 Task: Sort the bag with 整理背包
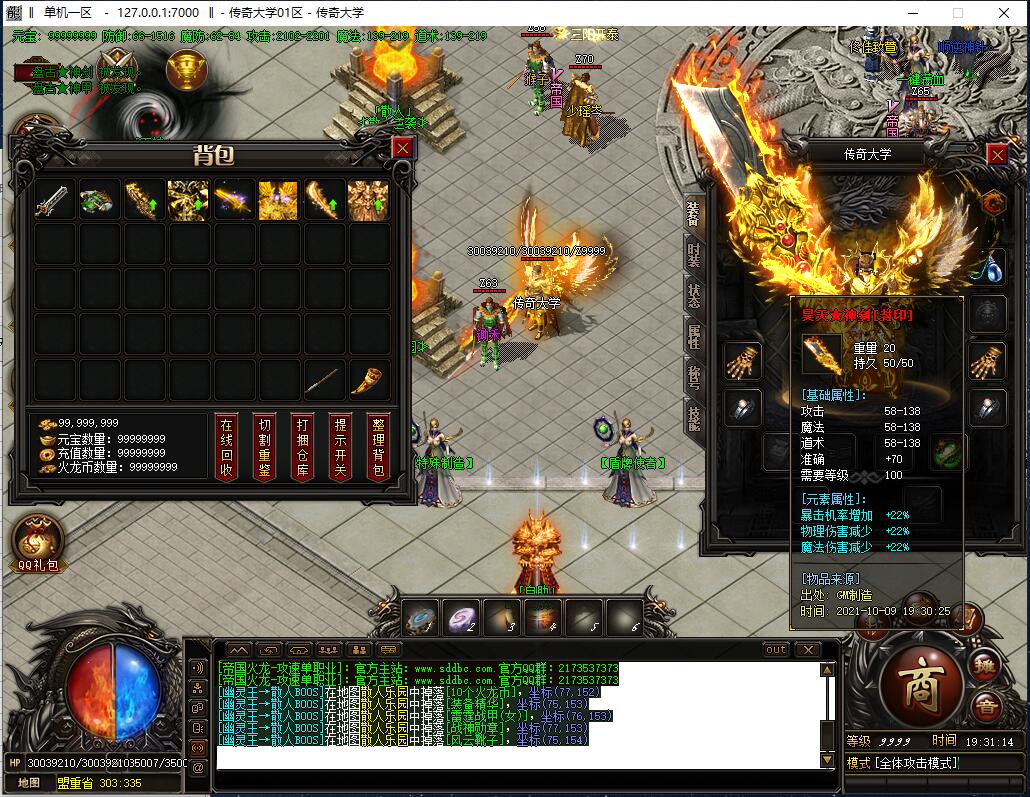pos(377,447)
